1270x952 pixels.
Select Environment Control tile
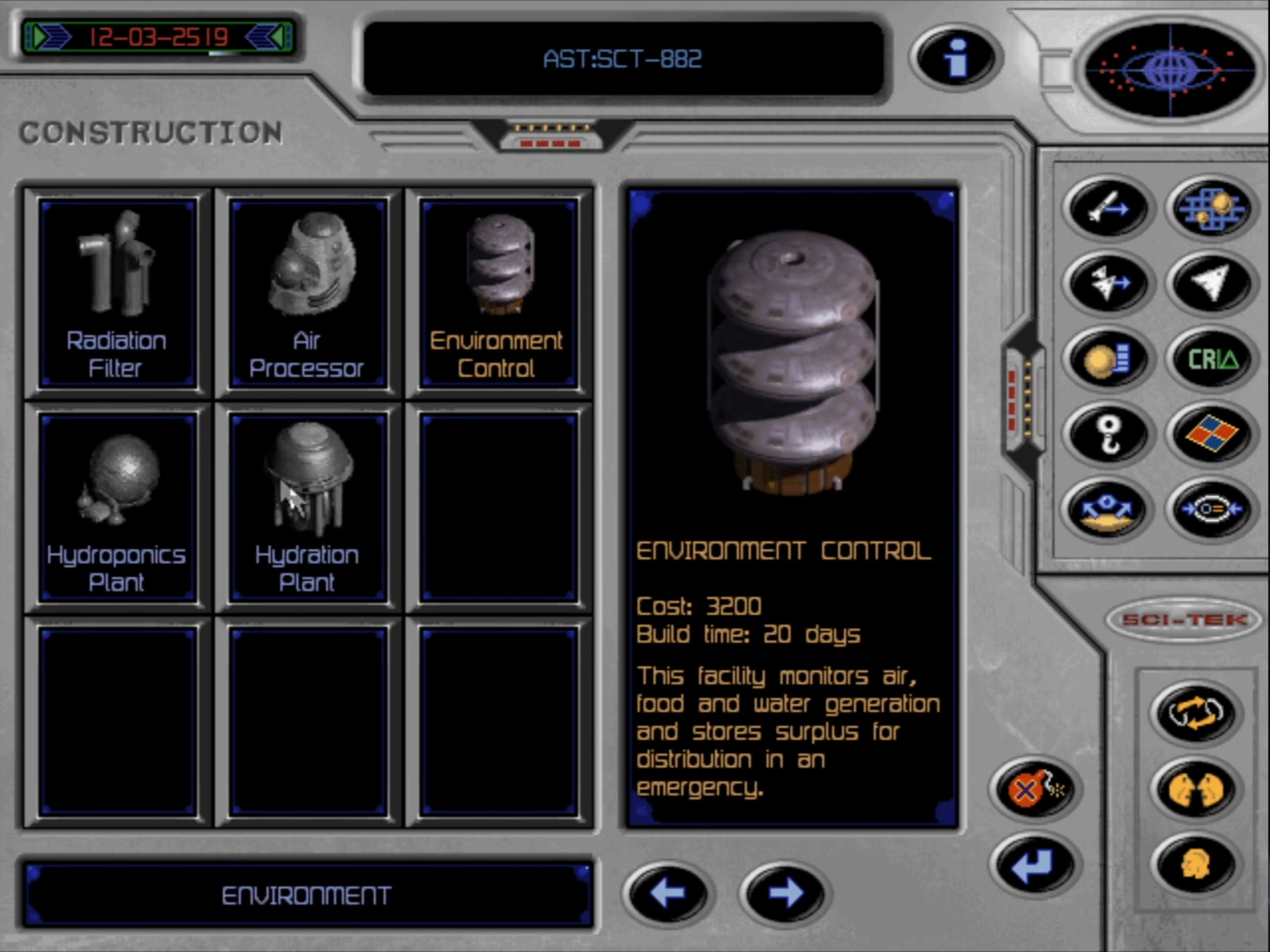coord(497,294)
